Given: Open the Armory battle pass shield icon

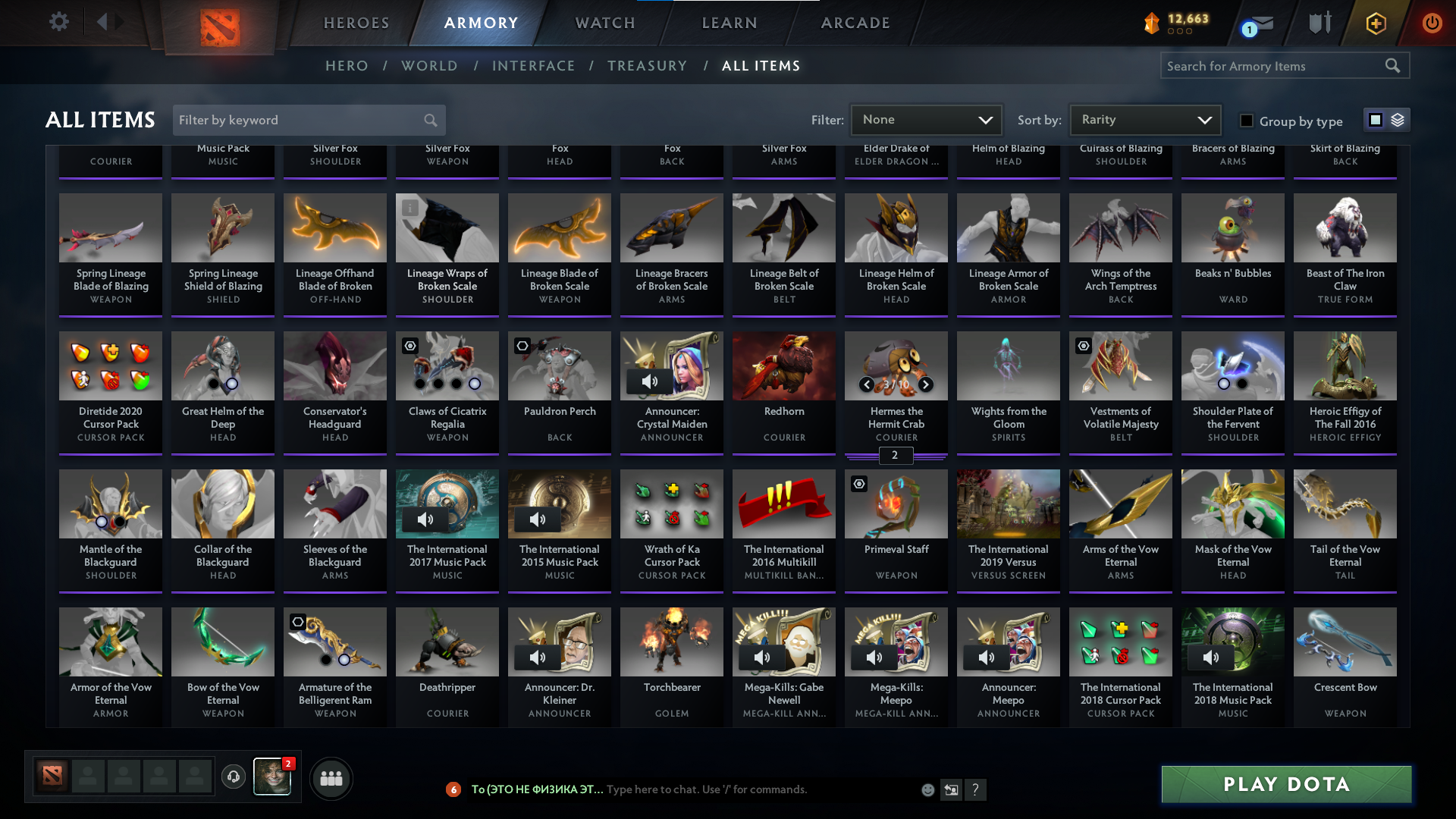Looking at the screenshot, I should click(x=1319, y=23).
